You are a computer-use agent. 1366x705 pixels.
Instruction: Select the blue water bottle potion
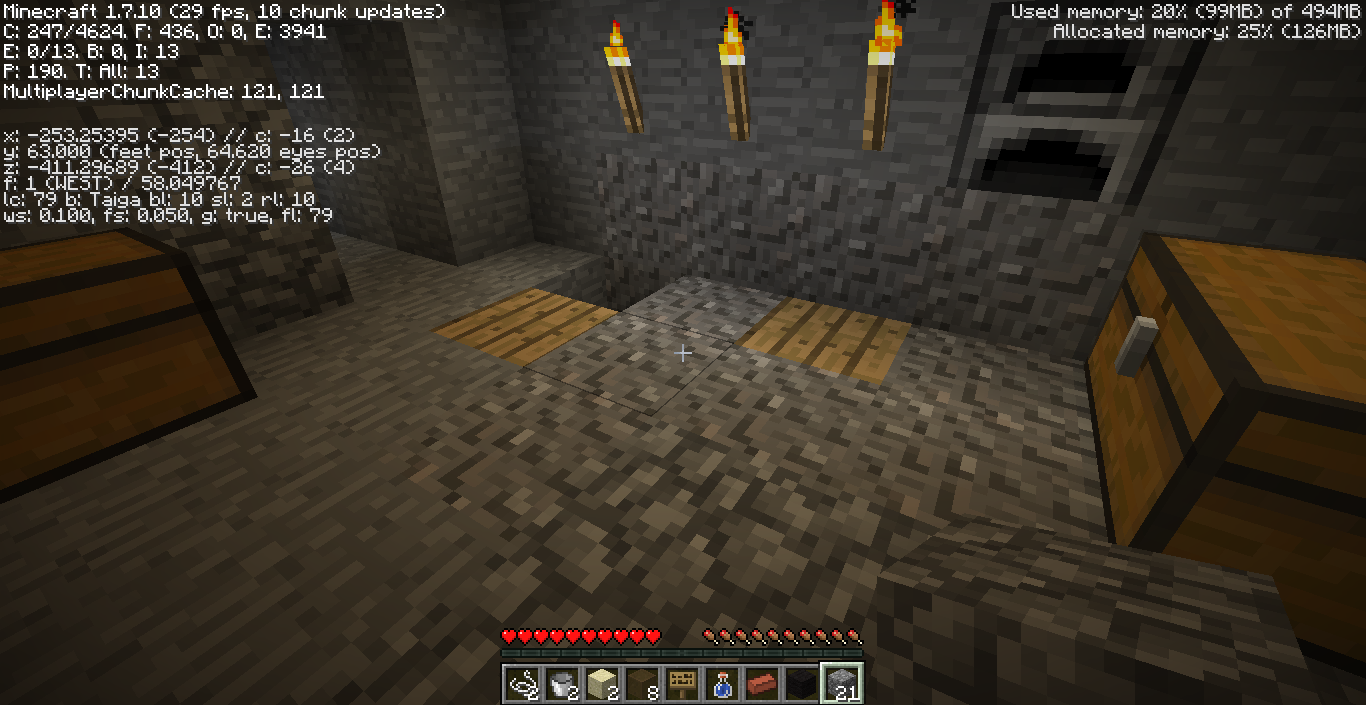point(722,683)
